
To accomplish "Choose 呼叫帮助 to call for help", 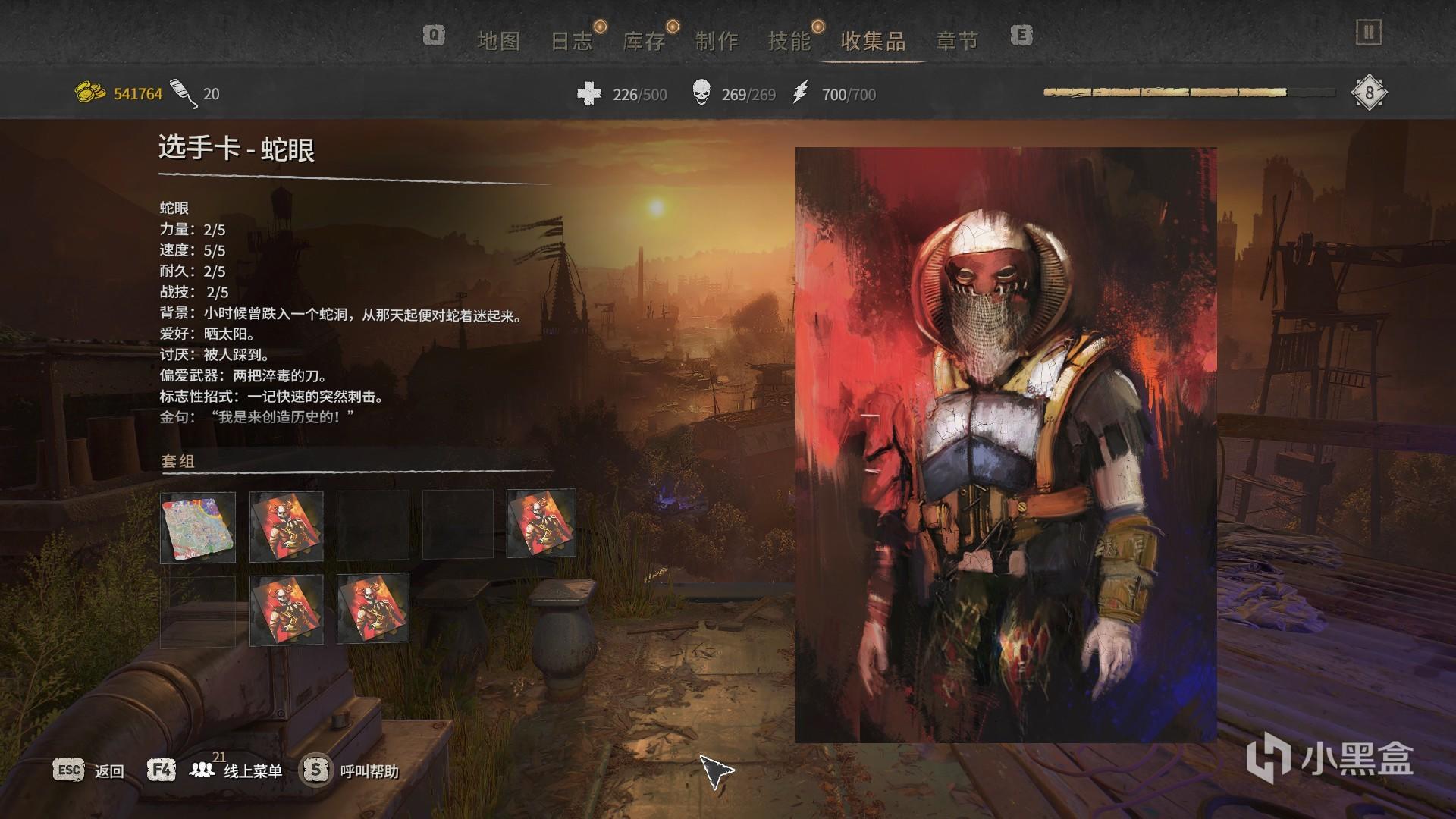I will pos(369,771).
